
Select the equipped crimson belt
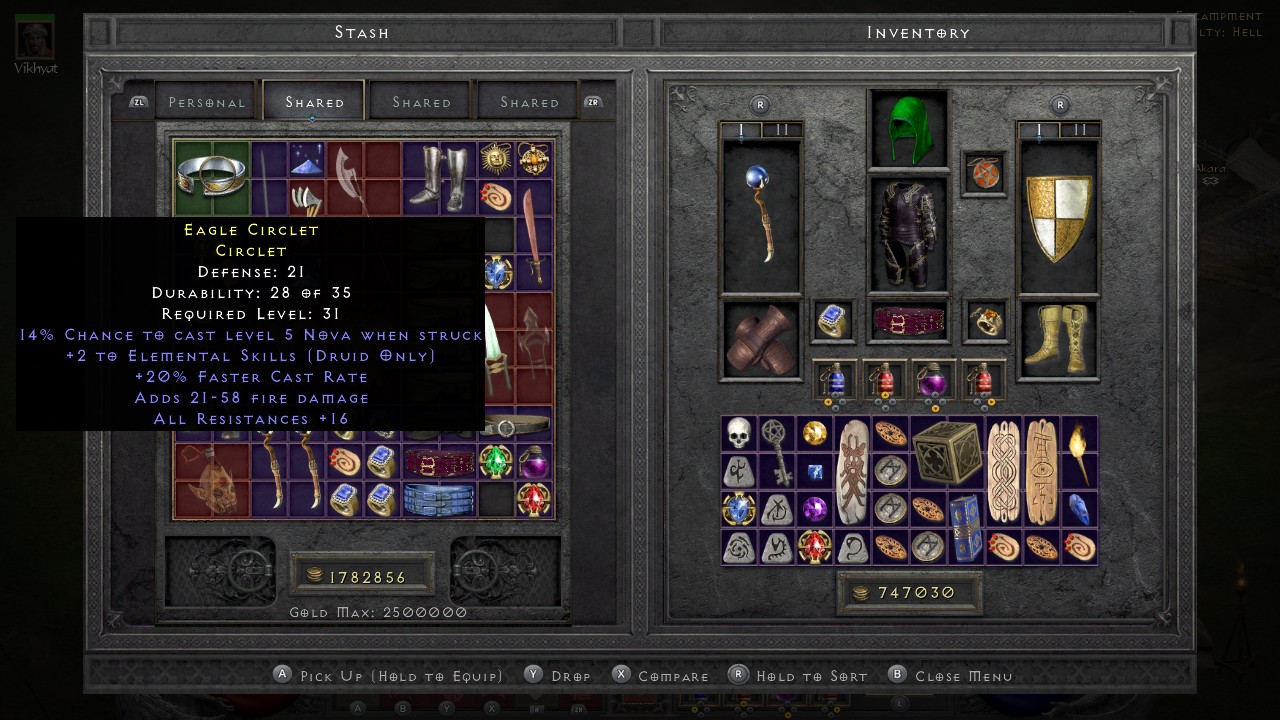(x=908, y=321)
